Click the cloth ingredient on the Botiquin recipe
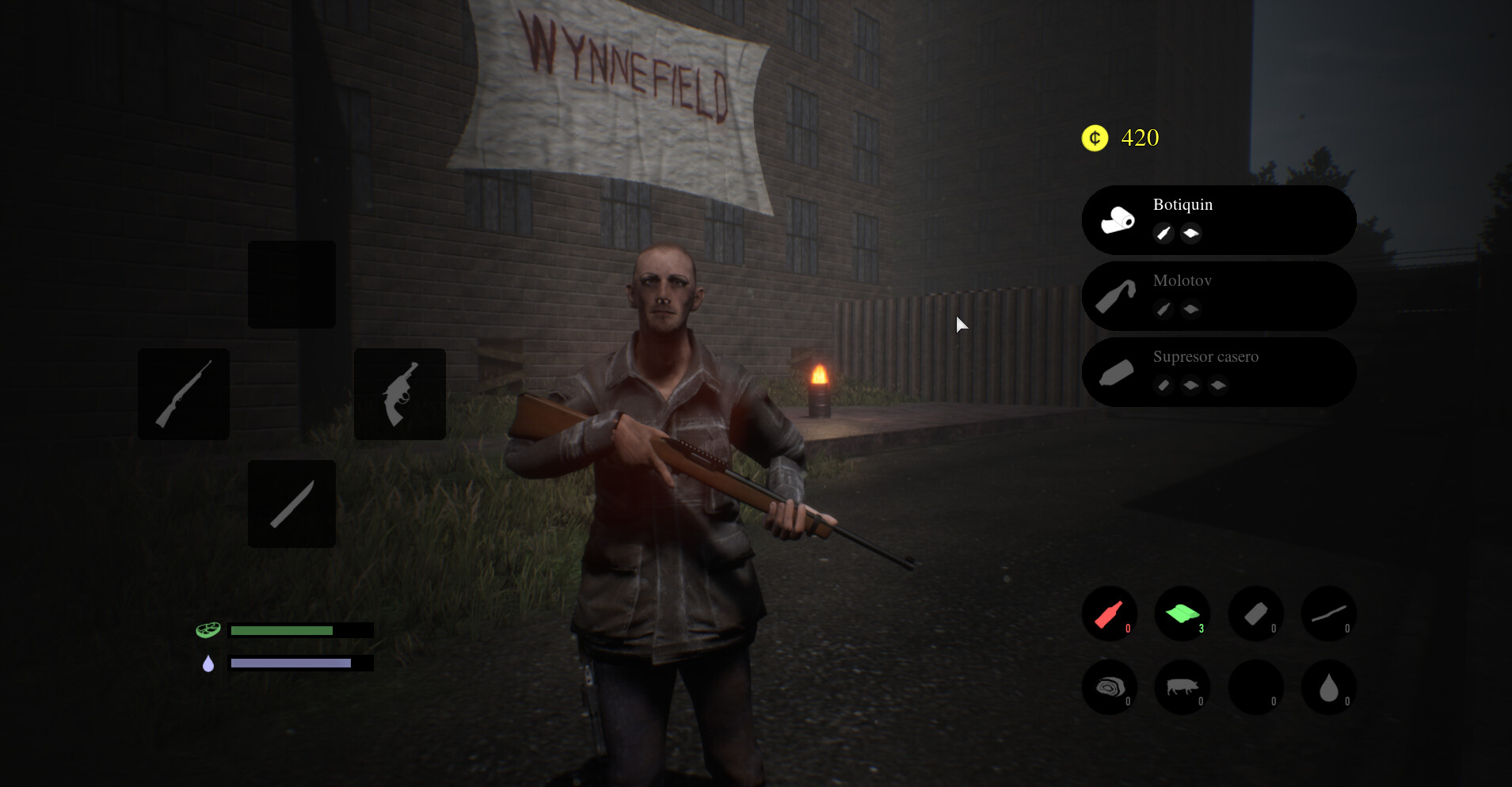Screen dimensions: 1512x787 1190,234
